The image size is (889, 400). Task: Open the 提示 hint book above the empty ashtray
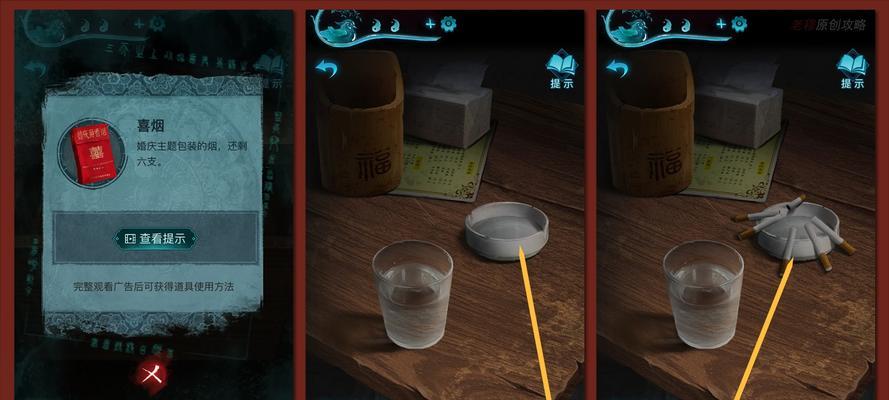click(x=561, y=68)
